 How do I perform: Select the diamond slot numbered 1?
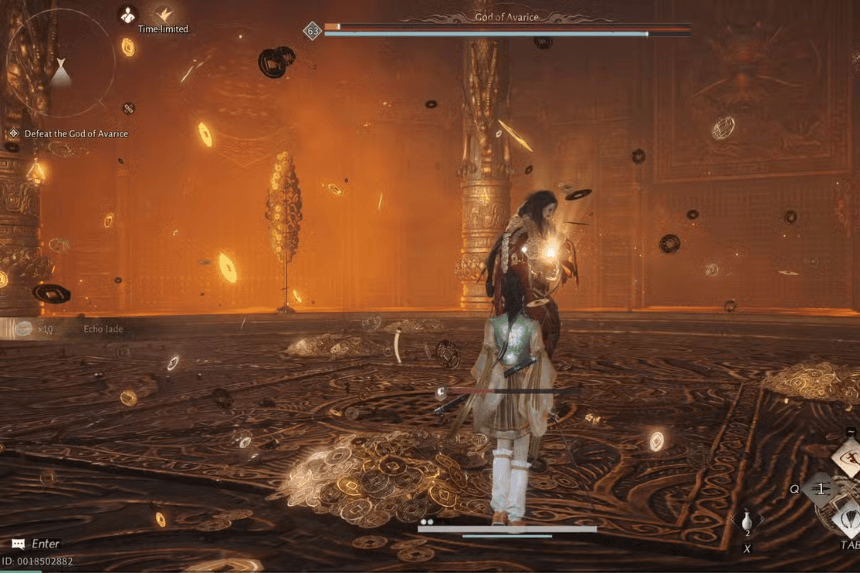tap(821, 489)
